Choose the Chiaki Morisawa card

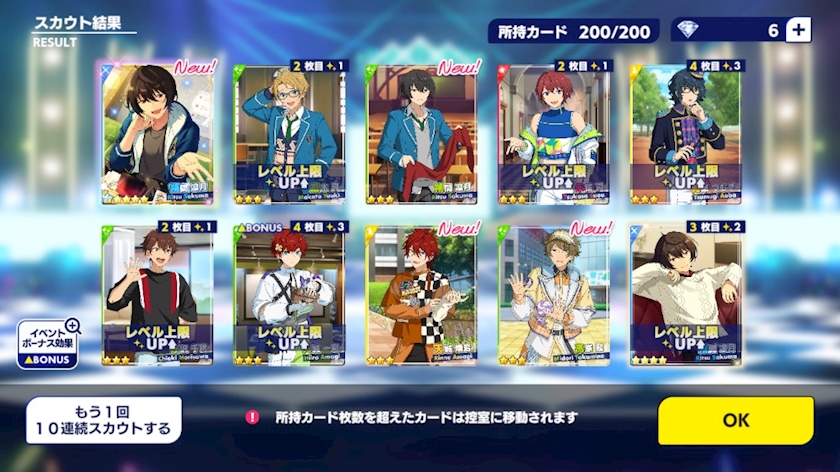[x=156, y=294]
